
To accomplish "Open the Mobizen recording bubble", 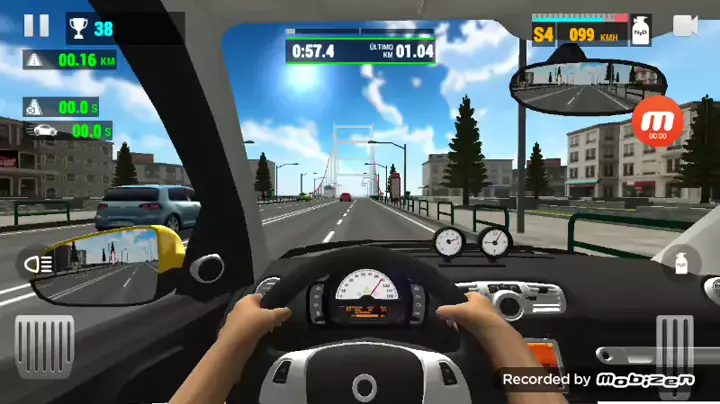I will click(657, 122).
